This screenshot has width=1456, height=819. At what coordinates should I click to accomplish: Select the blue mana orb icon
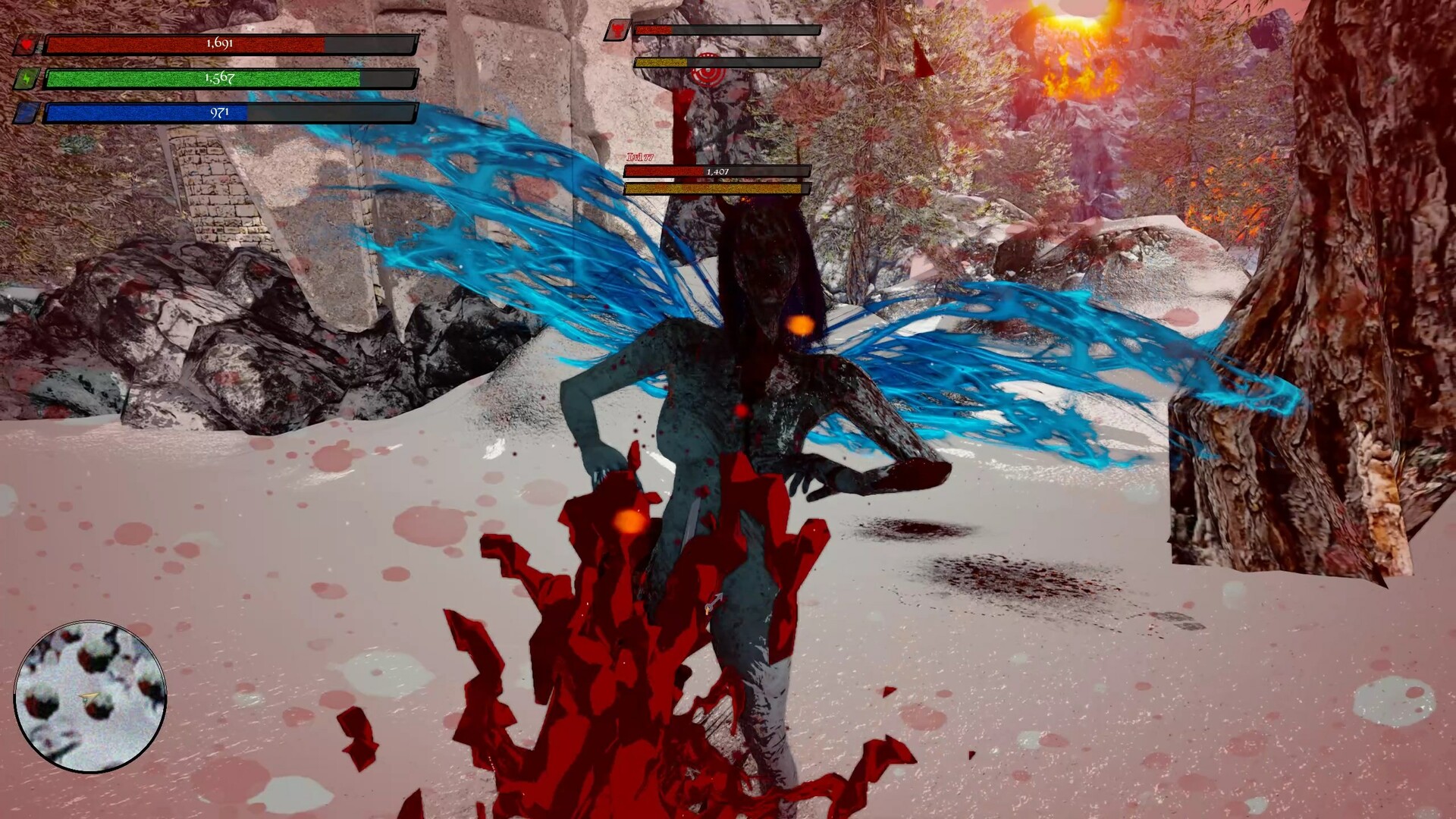click(28, 111)
